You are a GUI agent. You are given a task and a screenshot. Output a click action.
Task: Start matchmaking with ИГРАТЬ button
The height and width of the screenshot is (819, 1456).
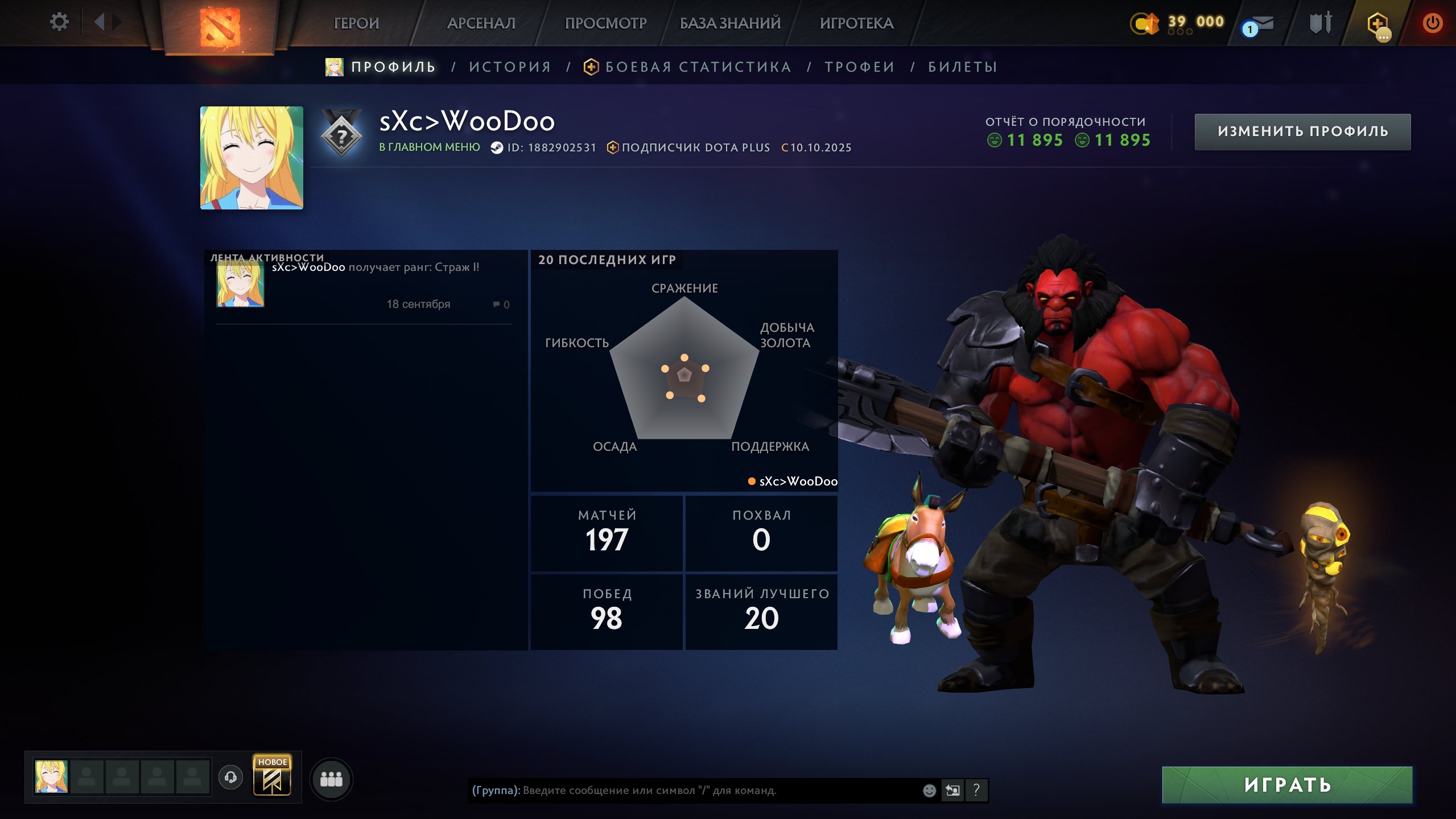1287,785
